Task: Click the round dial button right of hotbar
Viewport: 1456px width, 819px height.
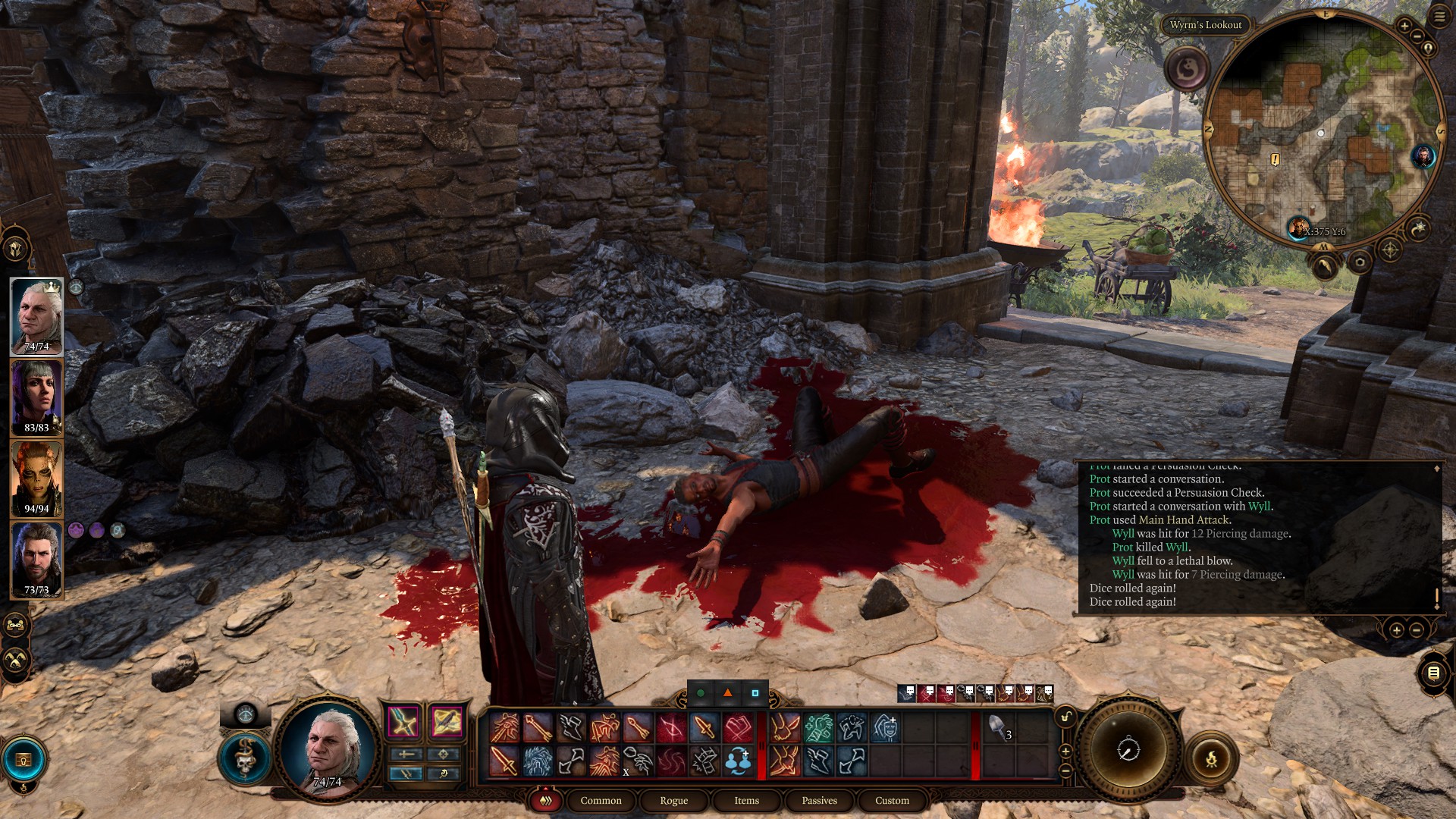Action: pos(1128,749)
